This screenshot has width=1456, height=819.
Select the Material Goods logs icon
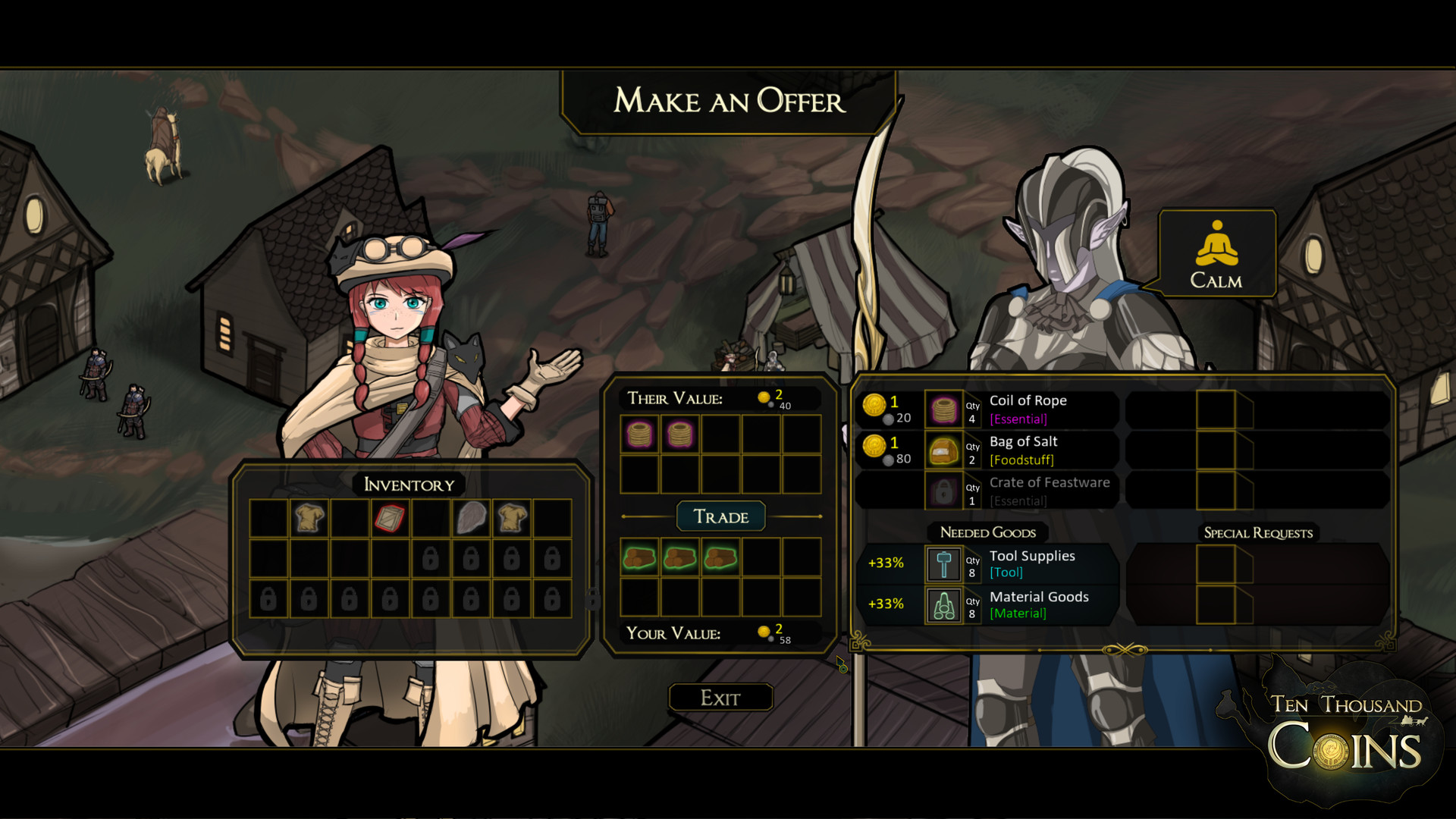coord(945,605)
